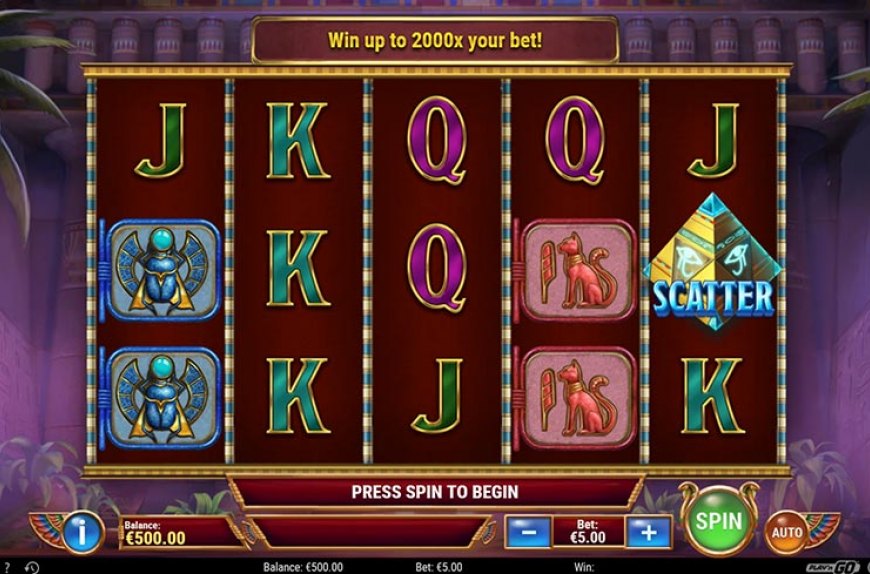Spin the reels with the green SPIN button
Image resolution: width=870 pixels, height=574 pixels.
click(x=718, y=521)
